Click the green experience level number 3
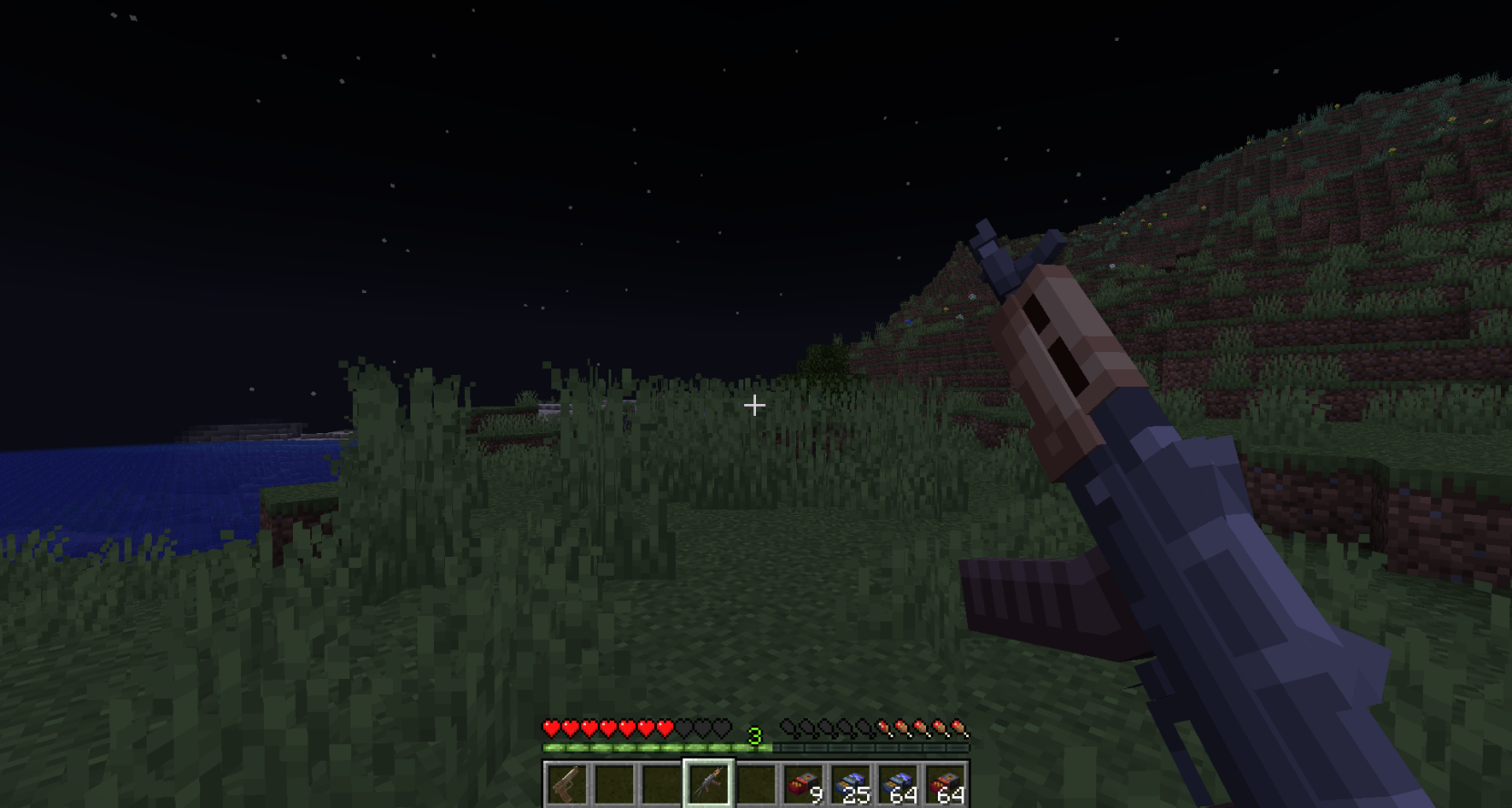 click(753, 733)
